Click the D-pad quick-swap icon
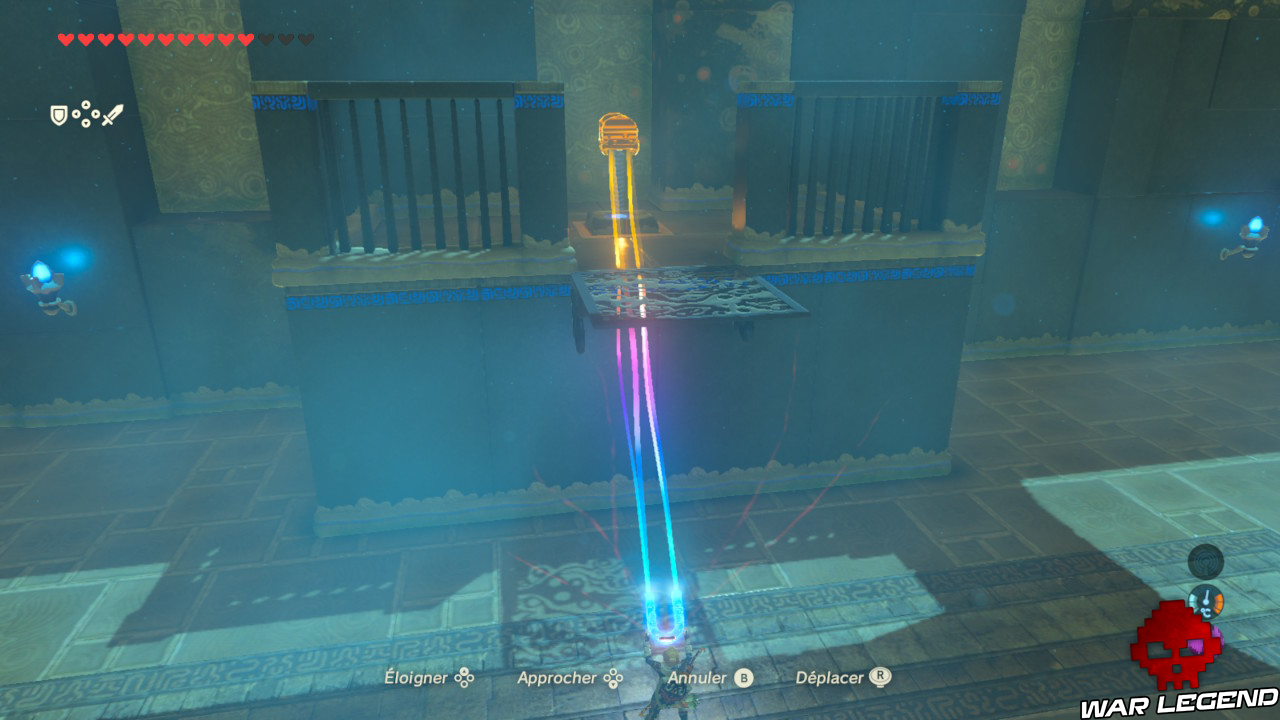 86,114
